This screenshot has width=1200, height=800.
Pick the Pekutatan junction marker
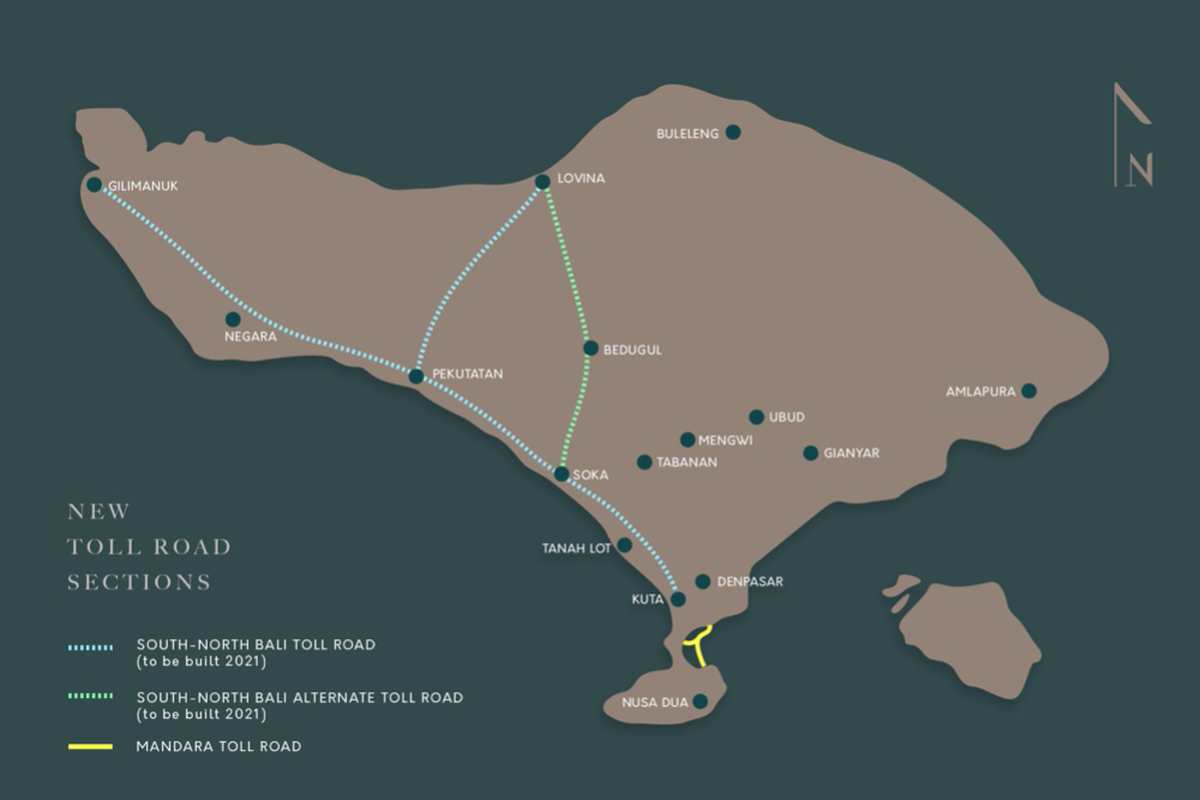pos(416,376)
